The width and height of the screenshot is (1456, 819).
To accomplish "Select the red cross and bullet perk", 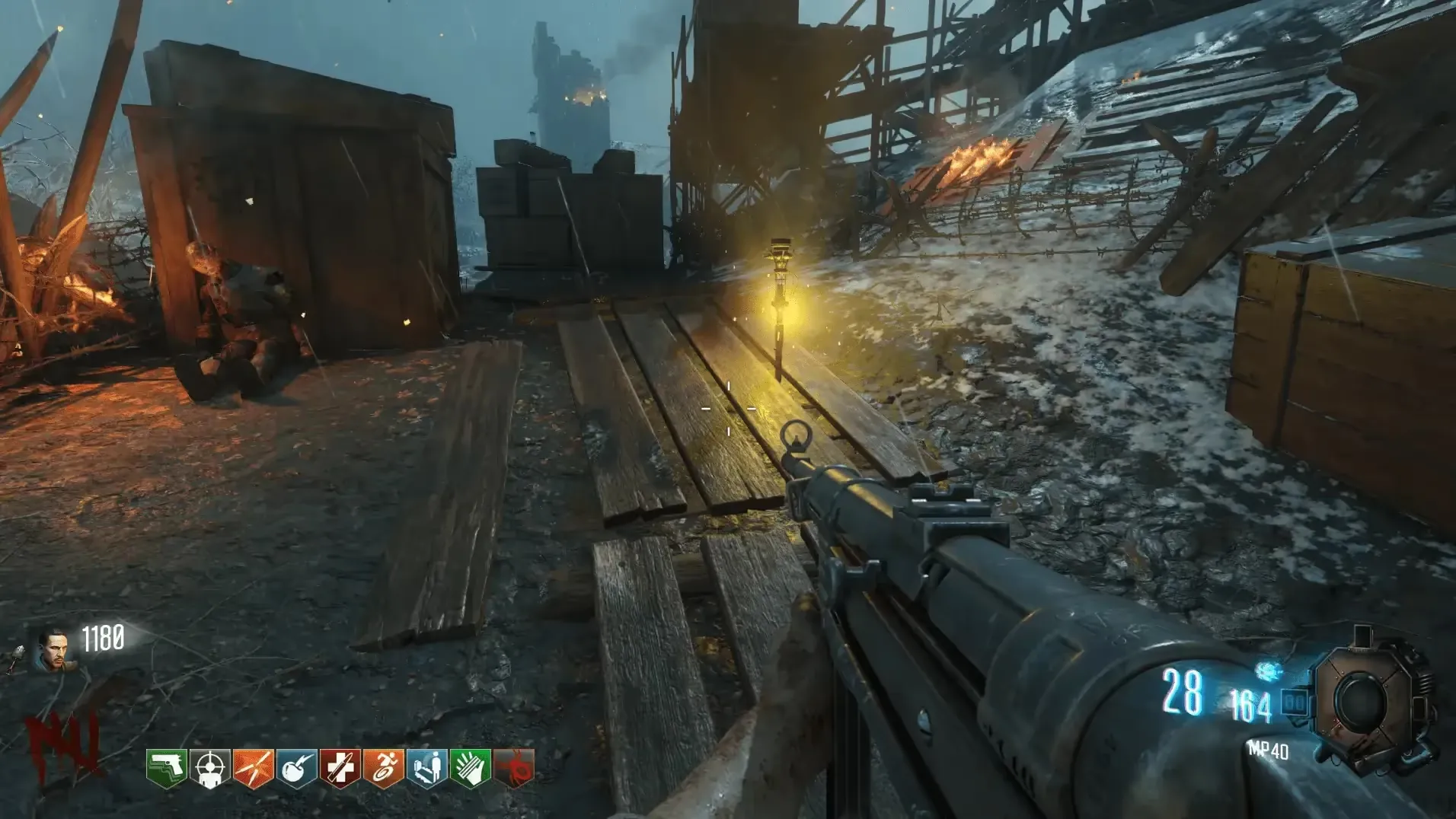I will [x=340, y=767].
